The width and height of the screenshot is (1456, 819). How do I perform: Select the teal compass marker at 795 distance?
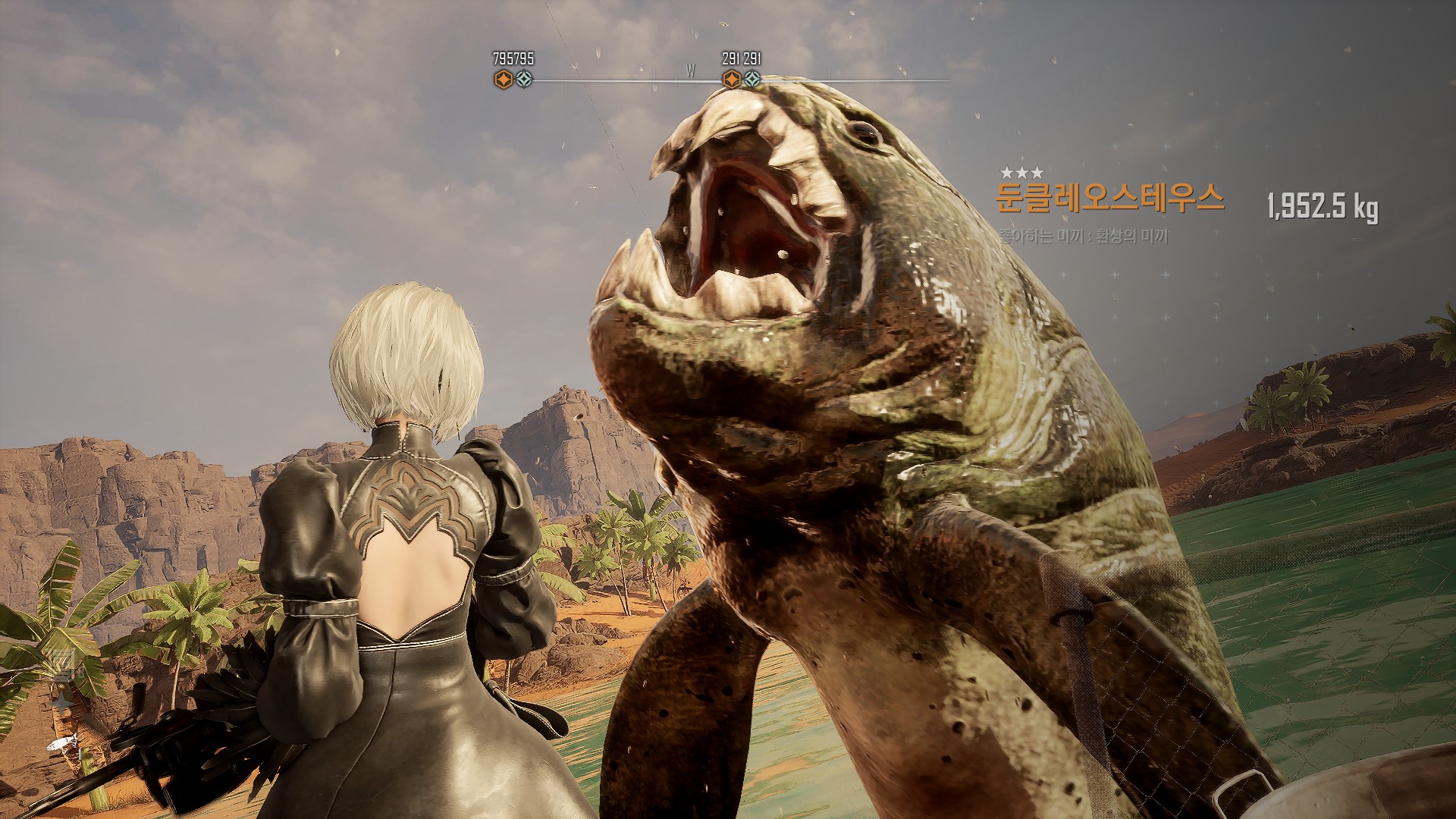click(x=524, y=79)
